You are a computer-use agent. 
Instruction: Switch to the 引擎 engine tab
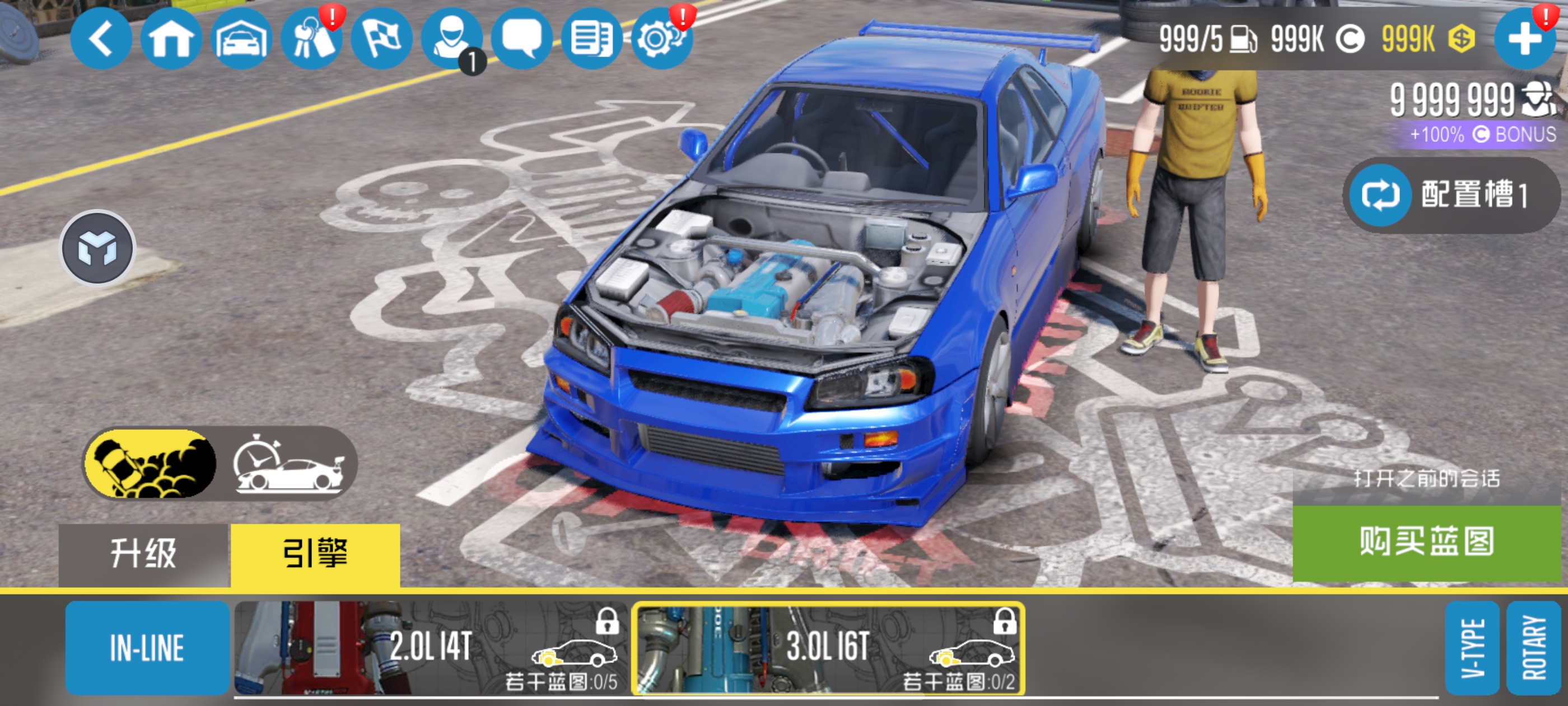coord(315,554)
